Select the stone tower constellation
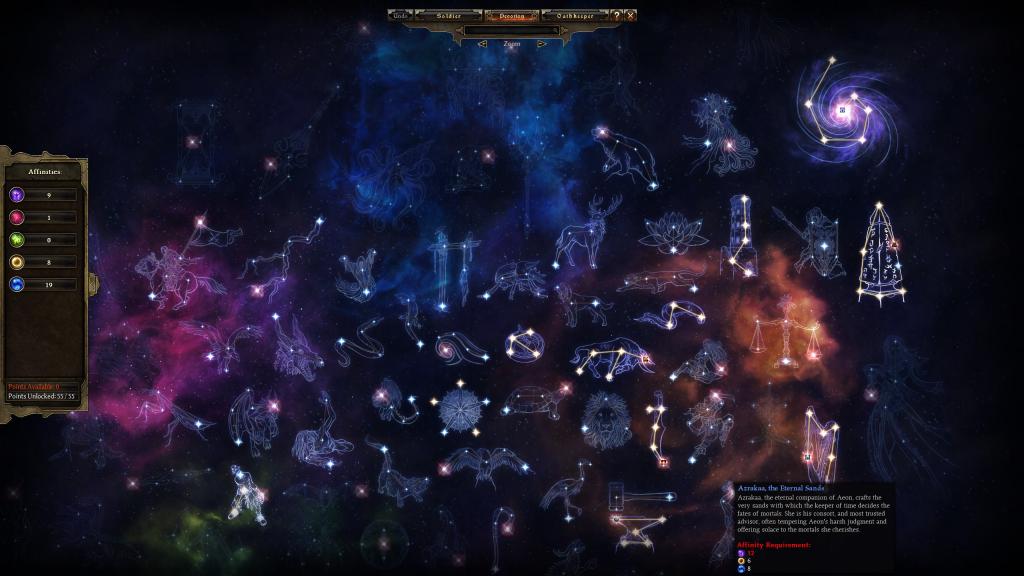The height and width of the screenshot is (576, 1024). click(x=740, y=235)
